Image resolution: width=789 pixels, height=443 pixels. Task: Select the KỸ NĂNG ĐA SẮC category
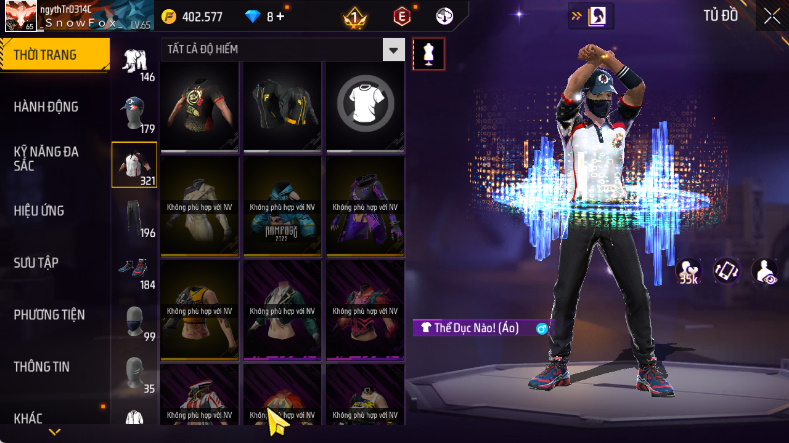(x=47, y=158)
